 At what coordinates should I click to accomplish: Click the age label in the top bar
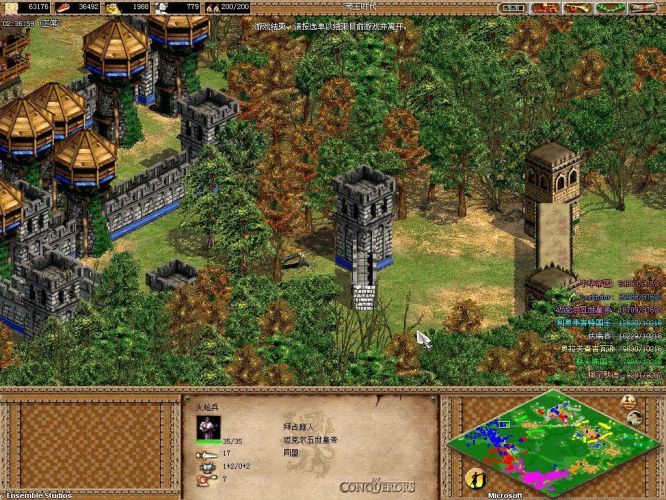331,7
